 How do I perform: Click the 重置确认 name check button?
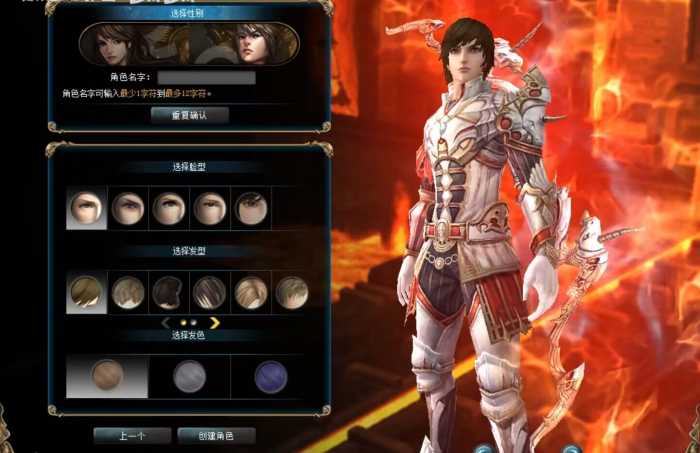click(189, 115)
